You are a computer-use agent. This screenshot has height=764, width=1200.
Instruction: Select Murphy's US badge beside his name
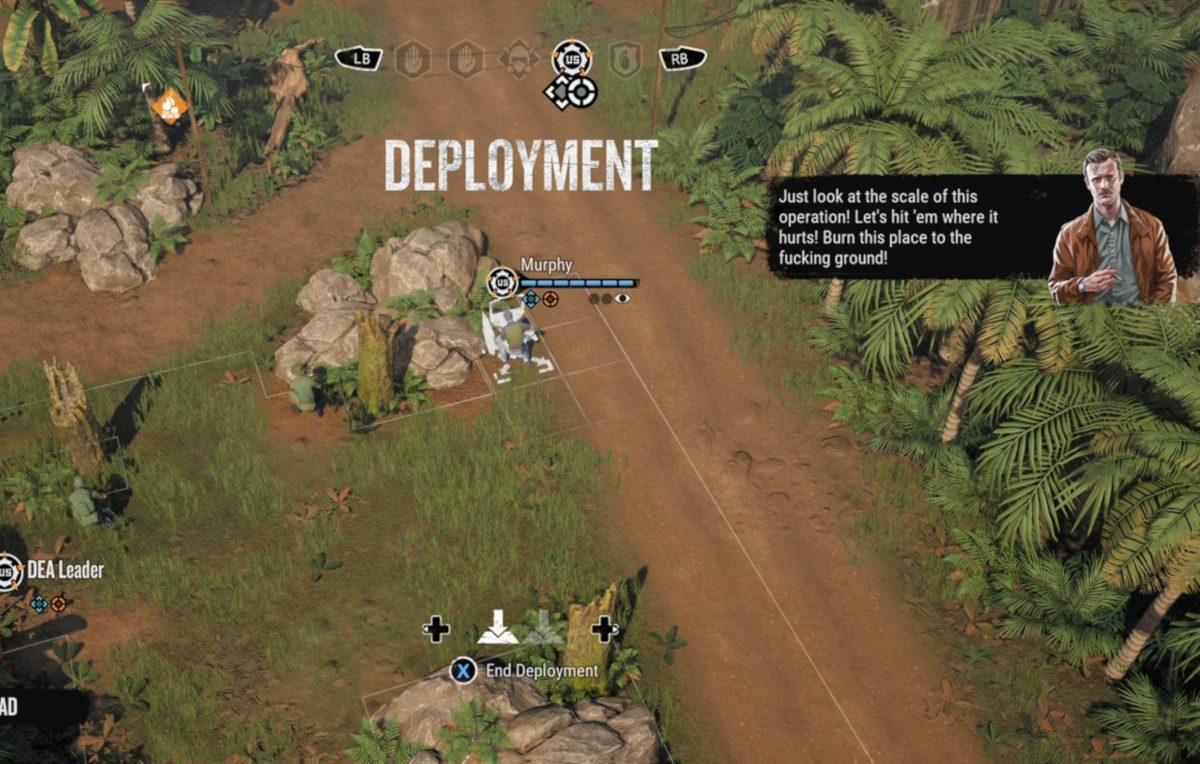click(502, 283)
